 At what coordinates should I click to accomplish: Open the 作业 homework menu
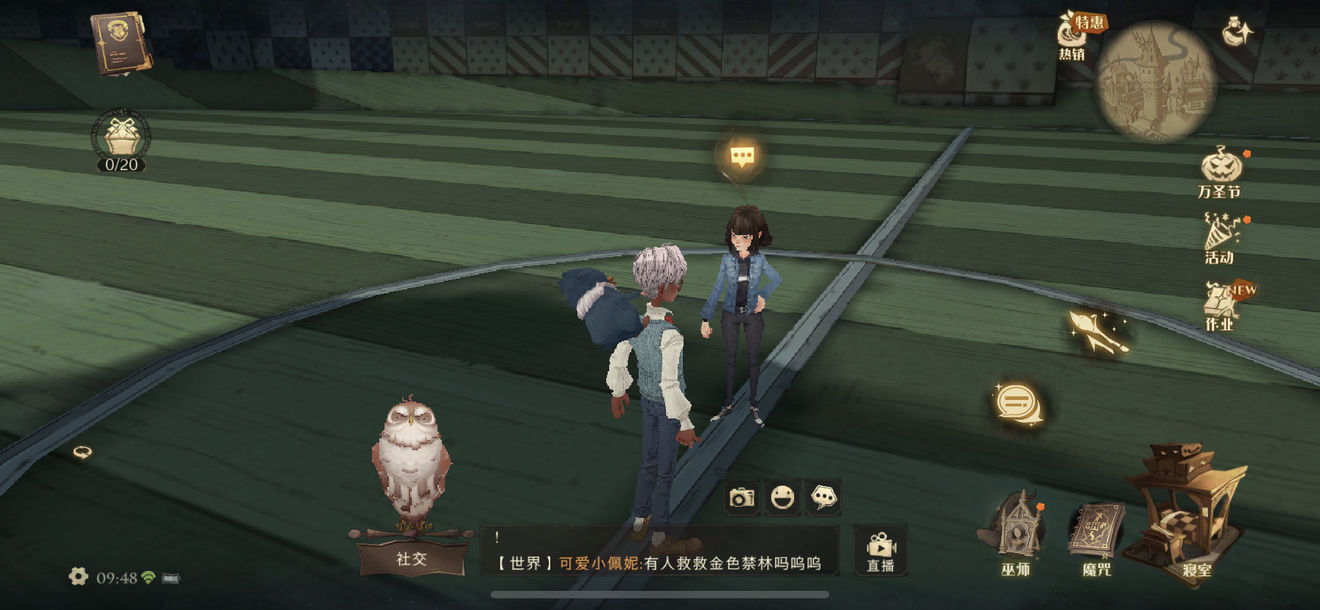tap(1220, 306)
